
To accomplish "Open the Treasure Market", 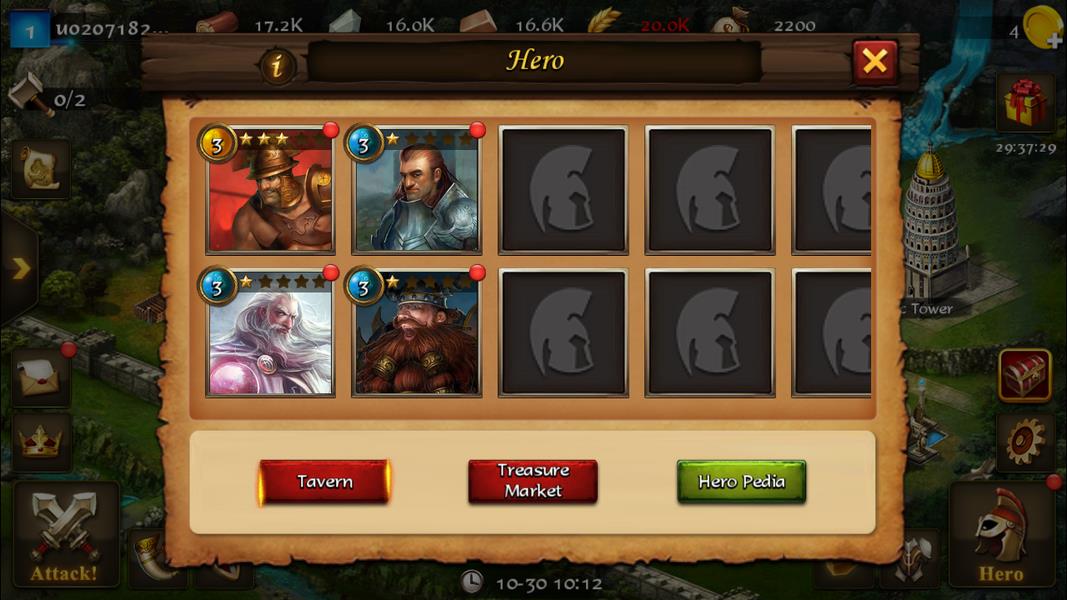I will tap(533, 481).
